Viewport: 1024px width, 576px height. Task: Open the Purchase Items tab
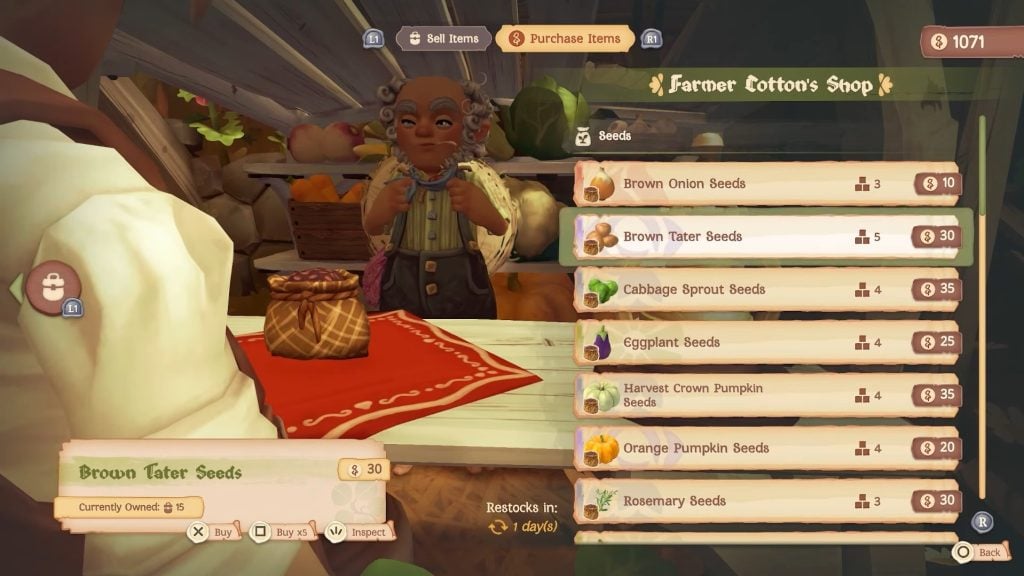567,38
